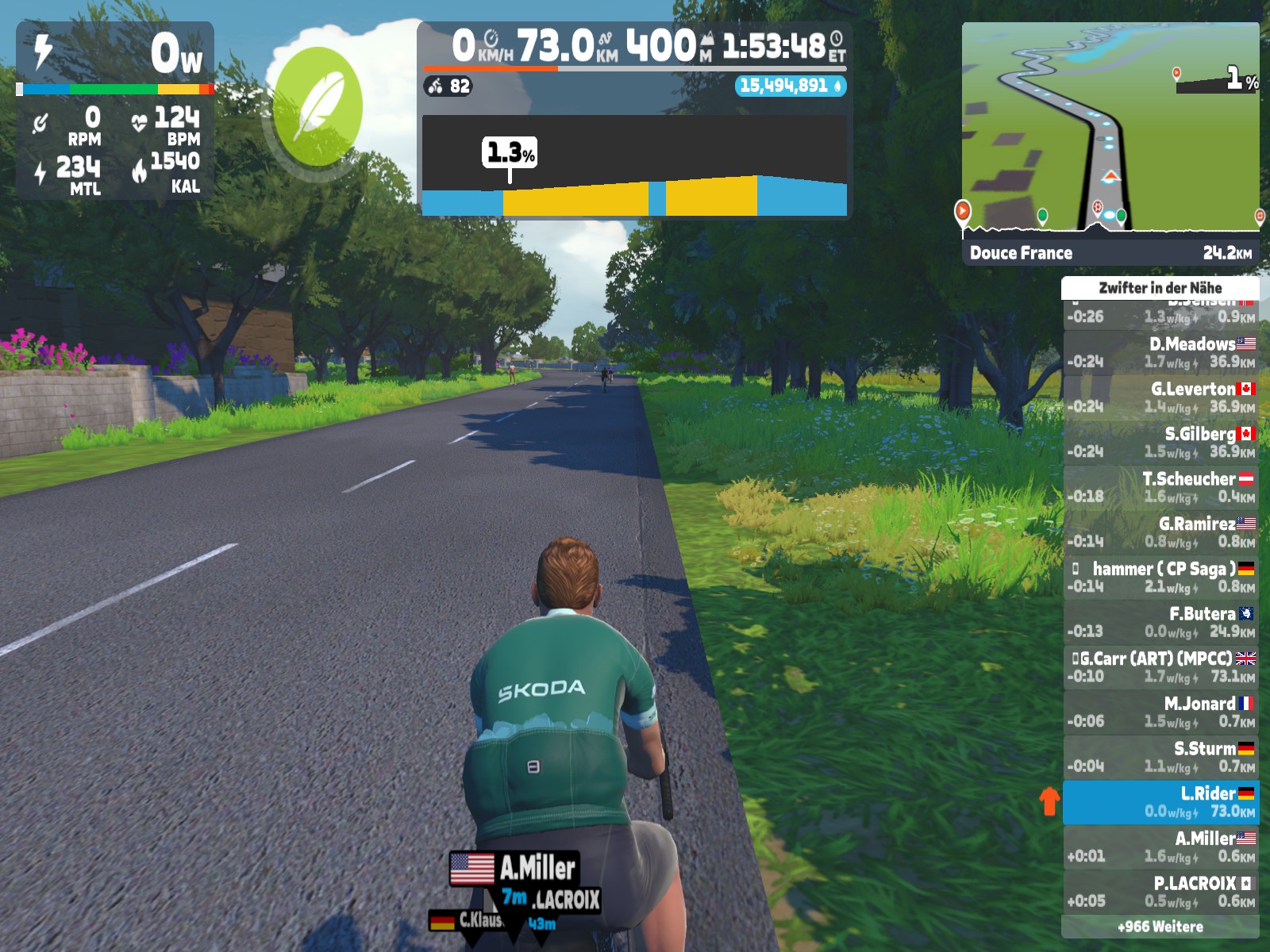This screenshot has width=1270, height=952.
Task: Choose F.Butera in the rider list
Action: click(1160, 622)
